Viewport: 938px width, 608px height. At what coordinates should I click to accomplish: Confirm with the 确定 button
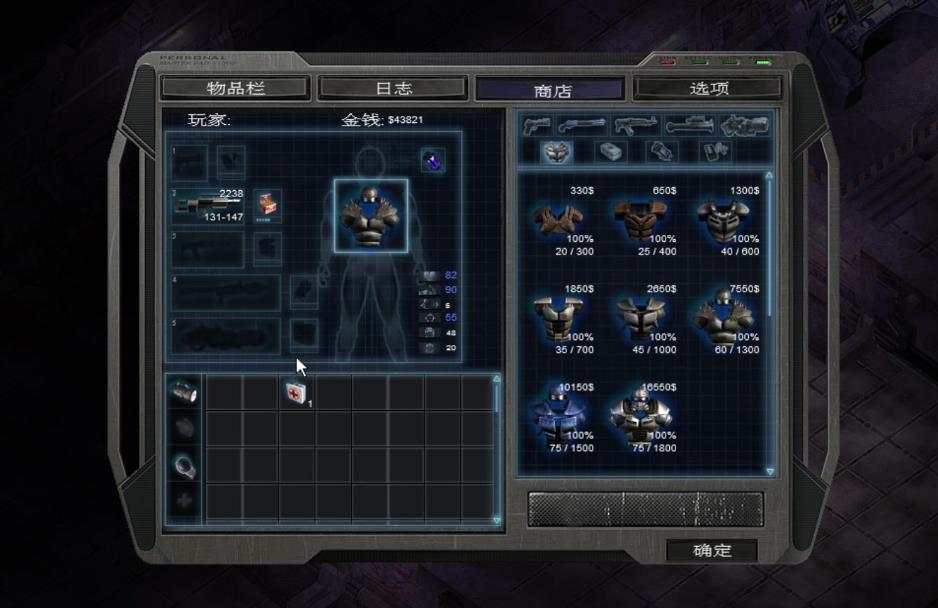(x=712, y=551)
